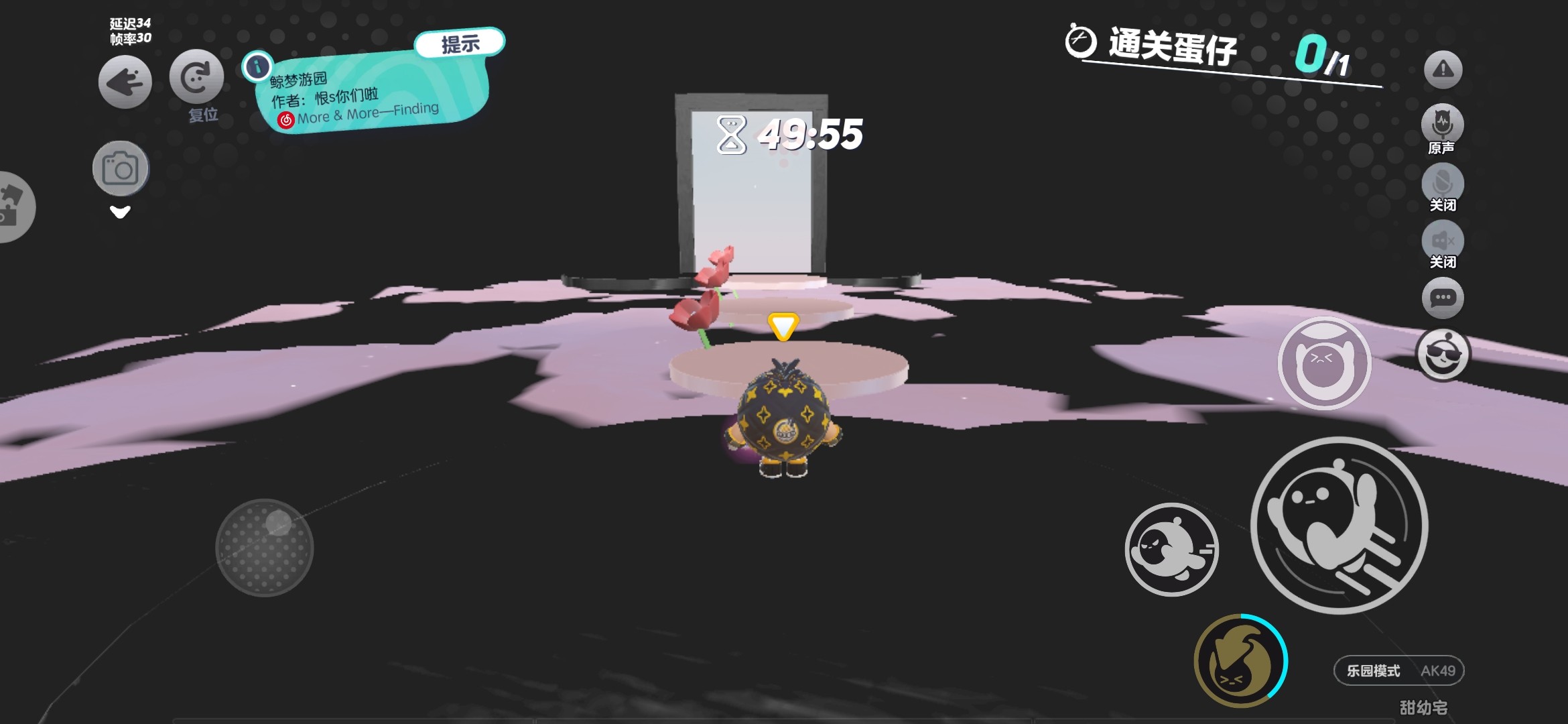This screenshot has height=724, width=1568.
Task: Tap the back arrow button
Action: pyautogui.click(x=125, y=82)
